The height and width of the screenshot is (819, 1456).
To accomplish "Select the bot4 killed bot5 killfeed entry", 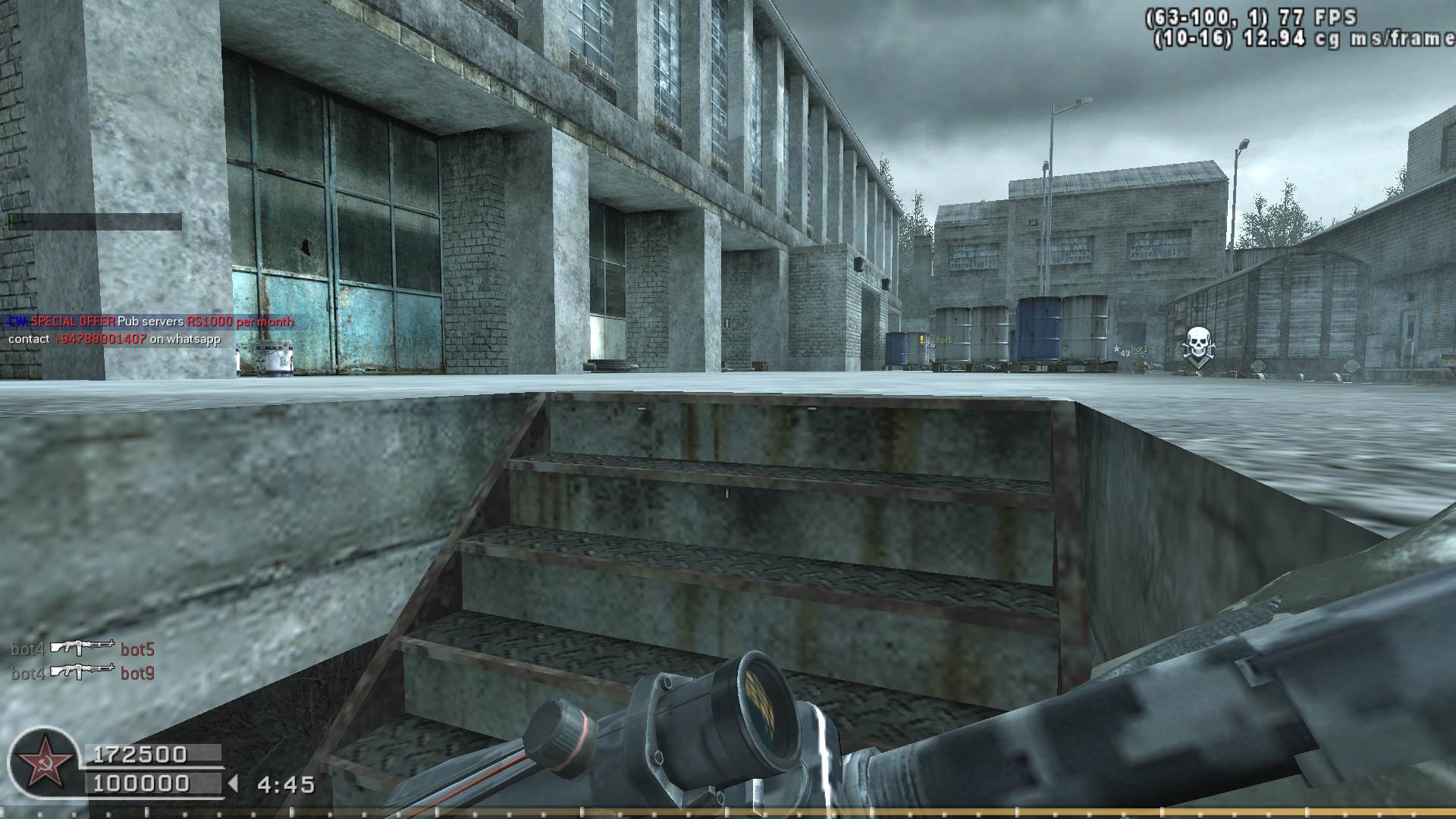I will click(83, 648).
